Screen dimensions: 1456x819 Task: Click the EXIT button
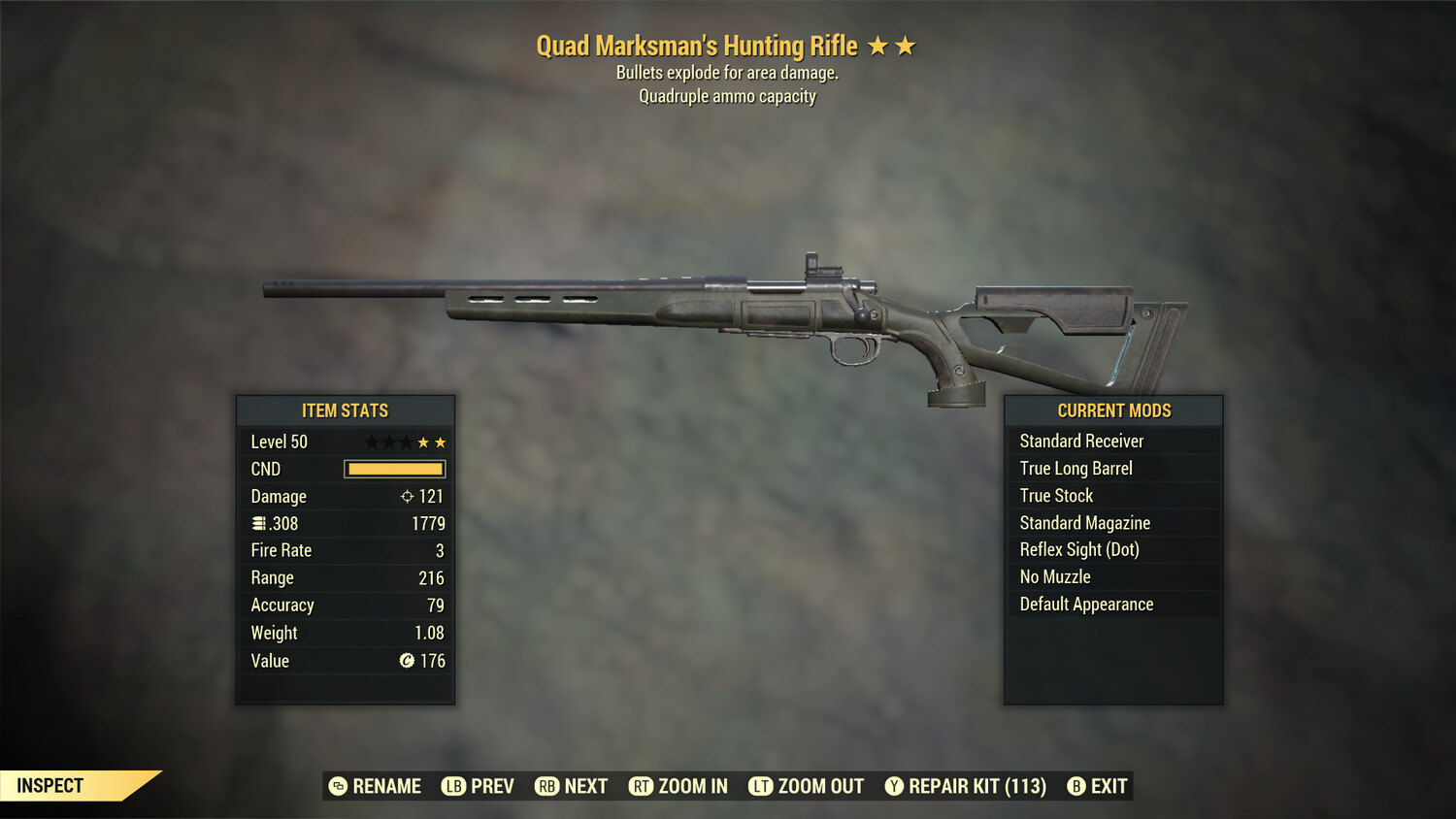pos(1107,786)
